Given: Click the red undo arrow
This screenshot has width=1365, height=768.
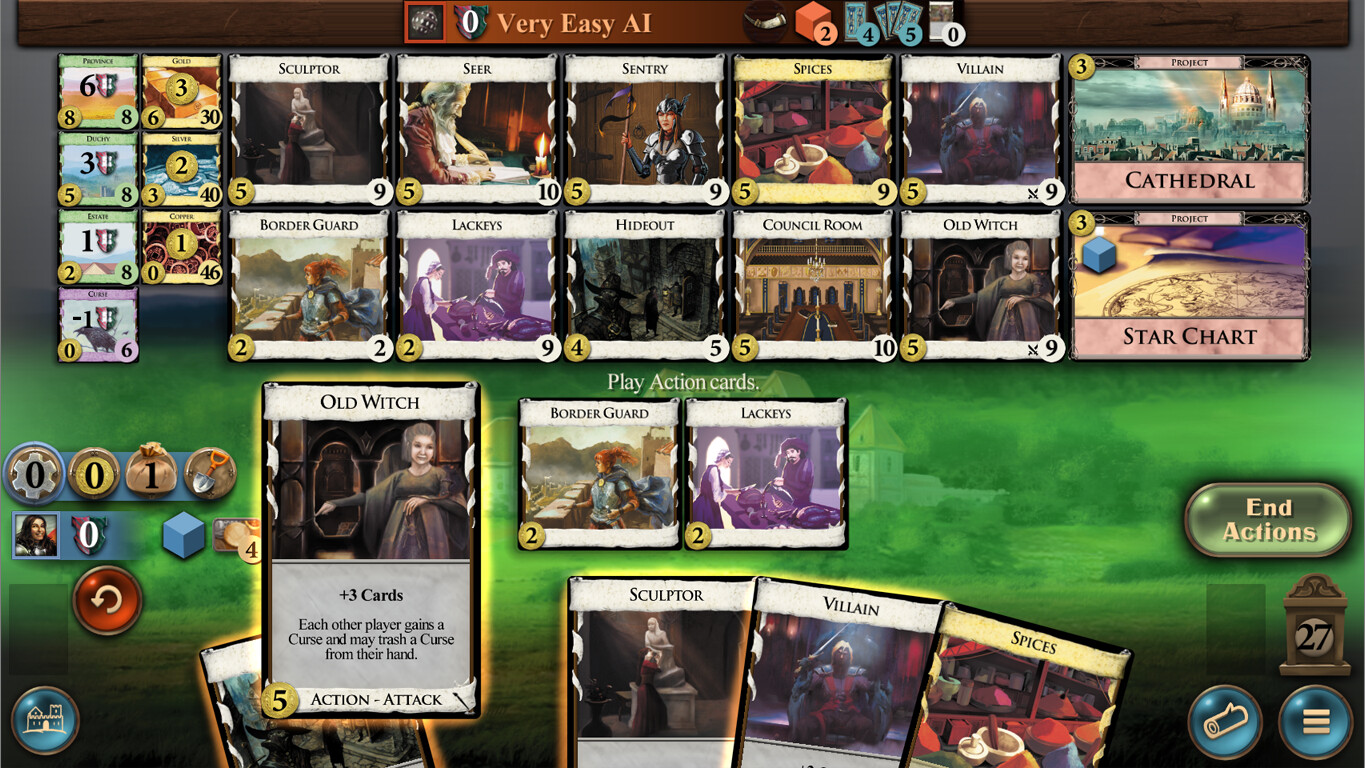Looking at the screenshot, I should coord(107,601).
